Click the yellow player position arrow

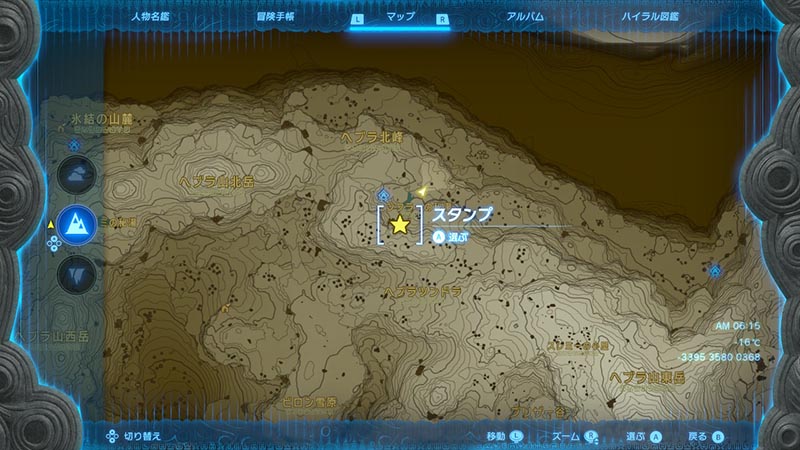point(424,189)
